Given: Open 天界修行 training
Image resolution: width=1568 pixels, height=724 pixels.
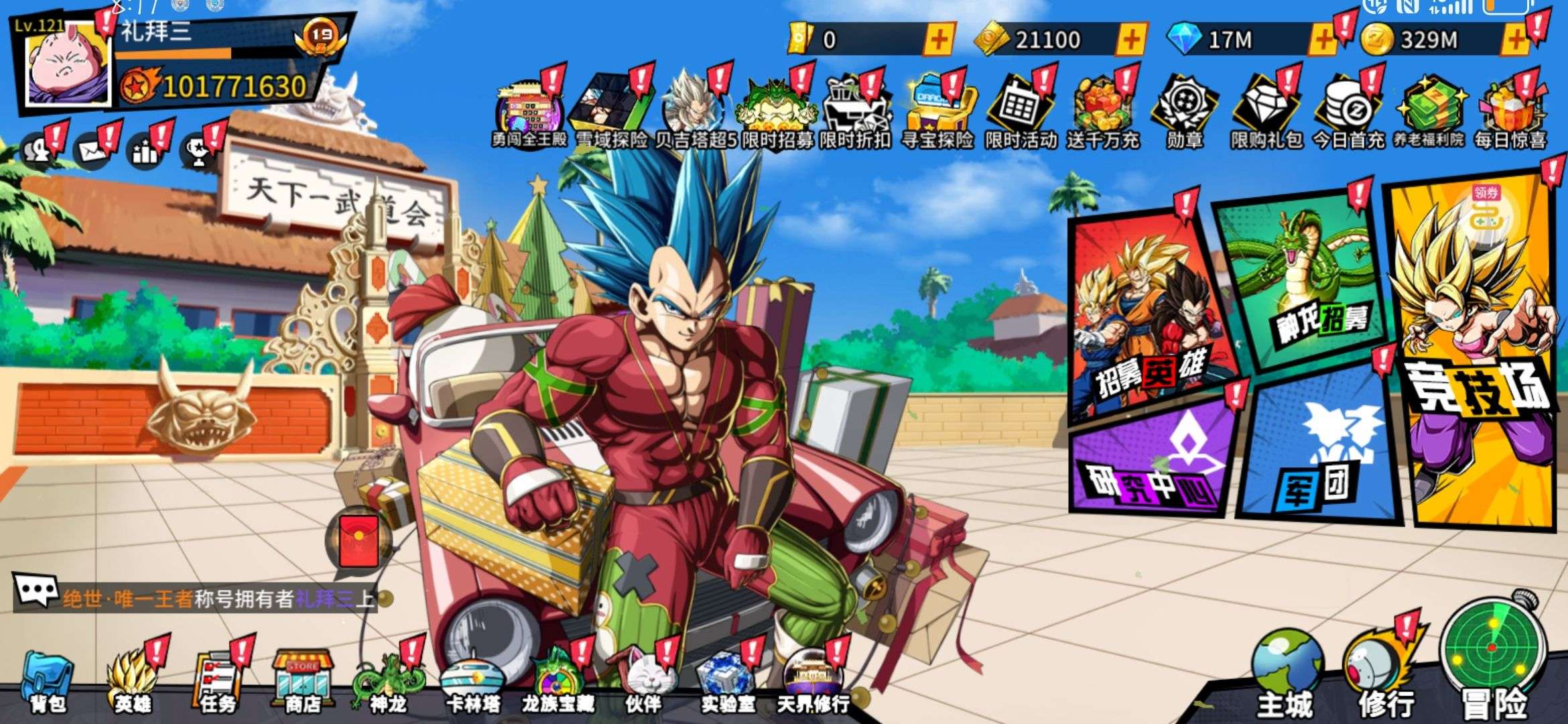Looking at the screenshot, I should click(813, 680).
